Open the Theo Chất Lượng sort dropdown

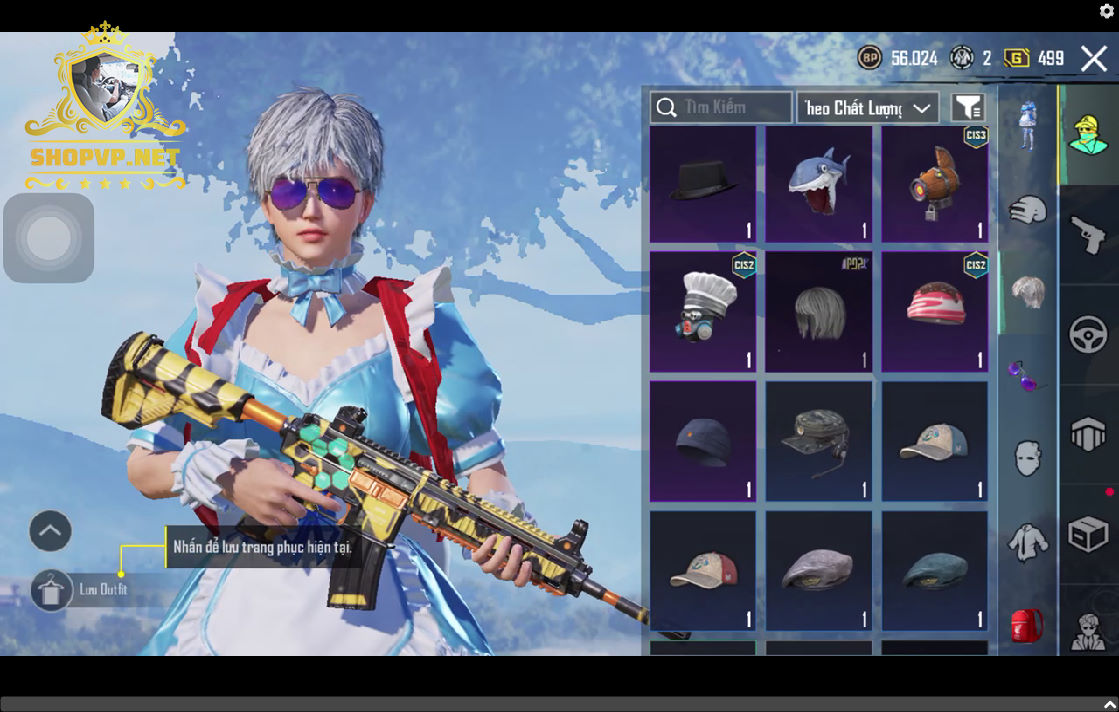coord(867,108)
